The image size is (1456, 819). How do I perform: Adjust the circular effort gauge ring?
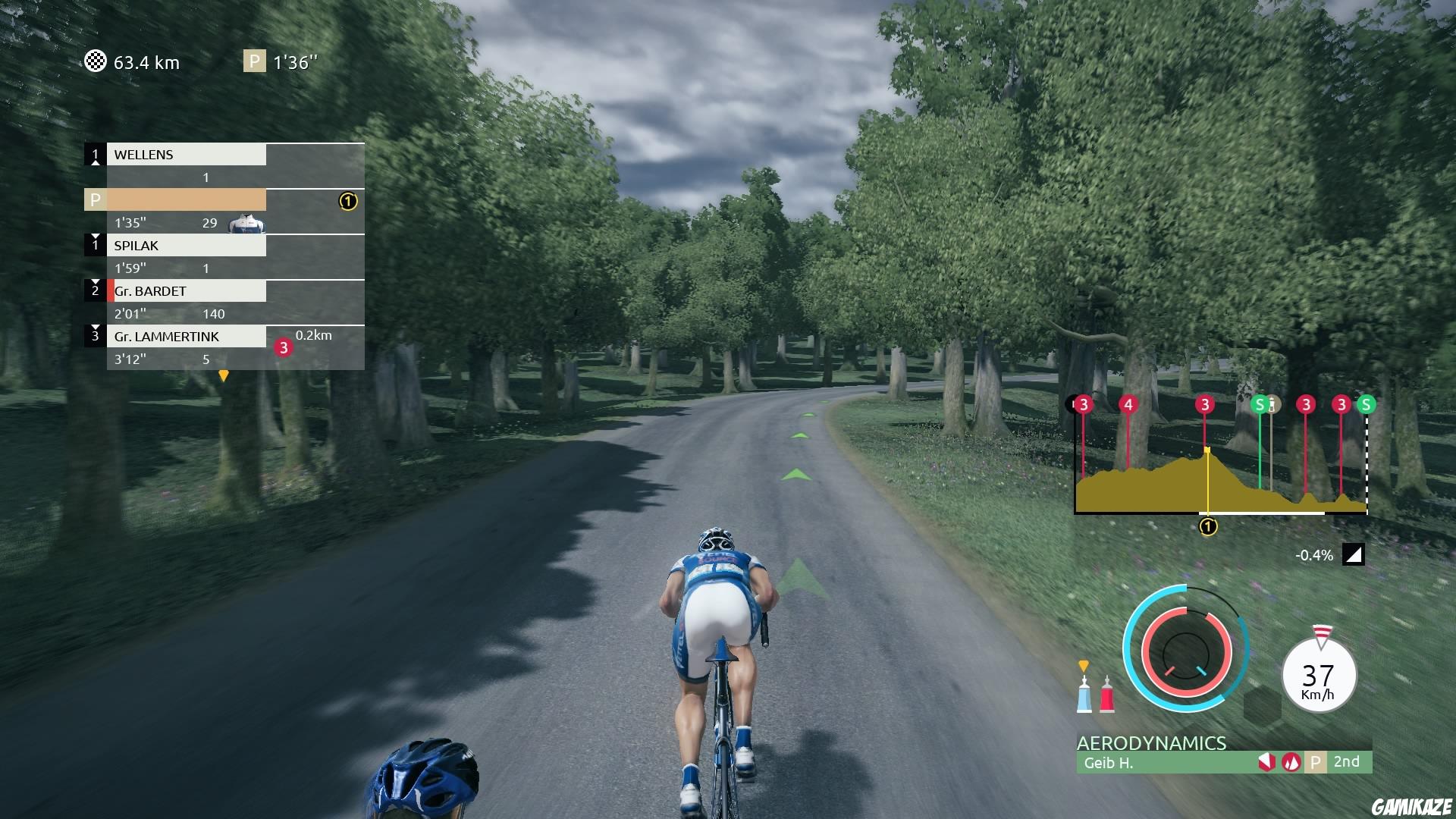click(1185, 652)
